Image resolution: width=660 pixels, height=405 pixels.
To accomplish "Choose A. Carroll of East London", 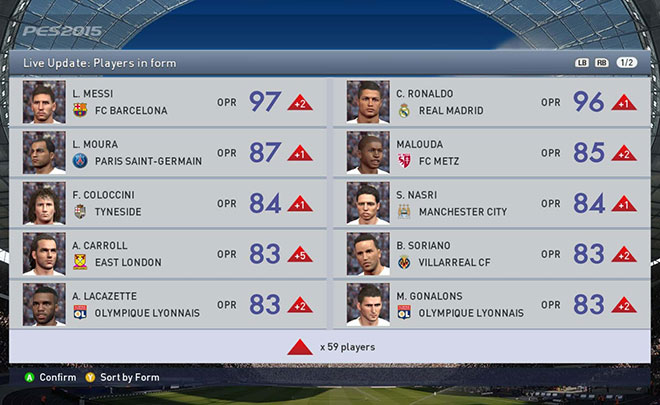I will [167, 254].
